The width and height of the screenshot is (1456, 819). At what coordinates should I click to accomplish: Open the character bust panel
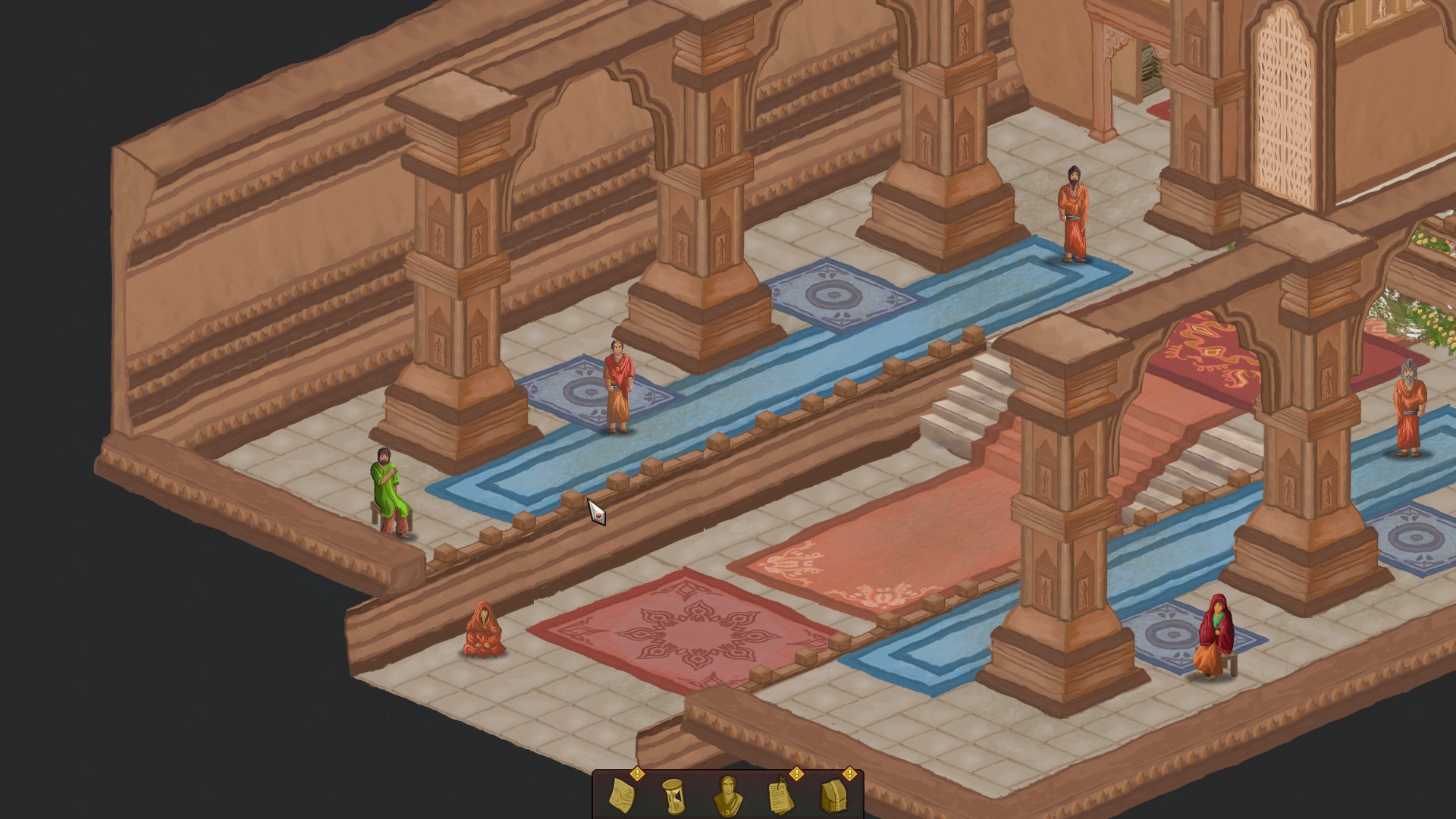click(x=726, y=796)
